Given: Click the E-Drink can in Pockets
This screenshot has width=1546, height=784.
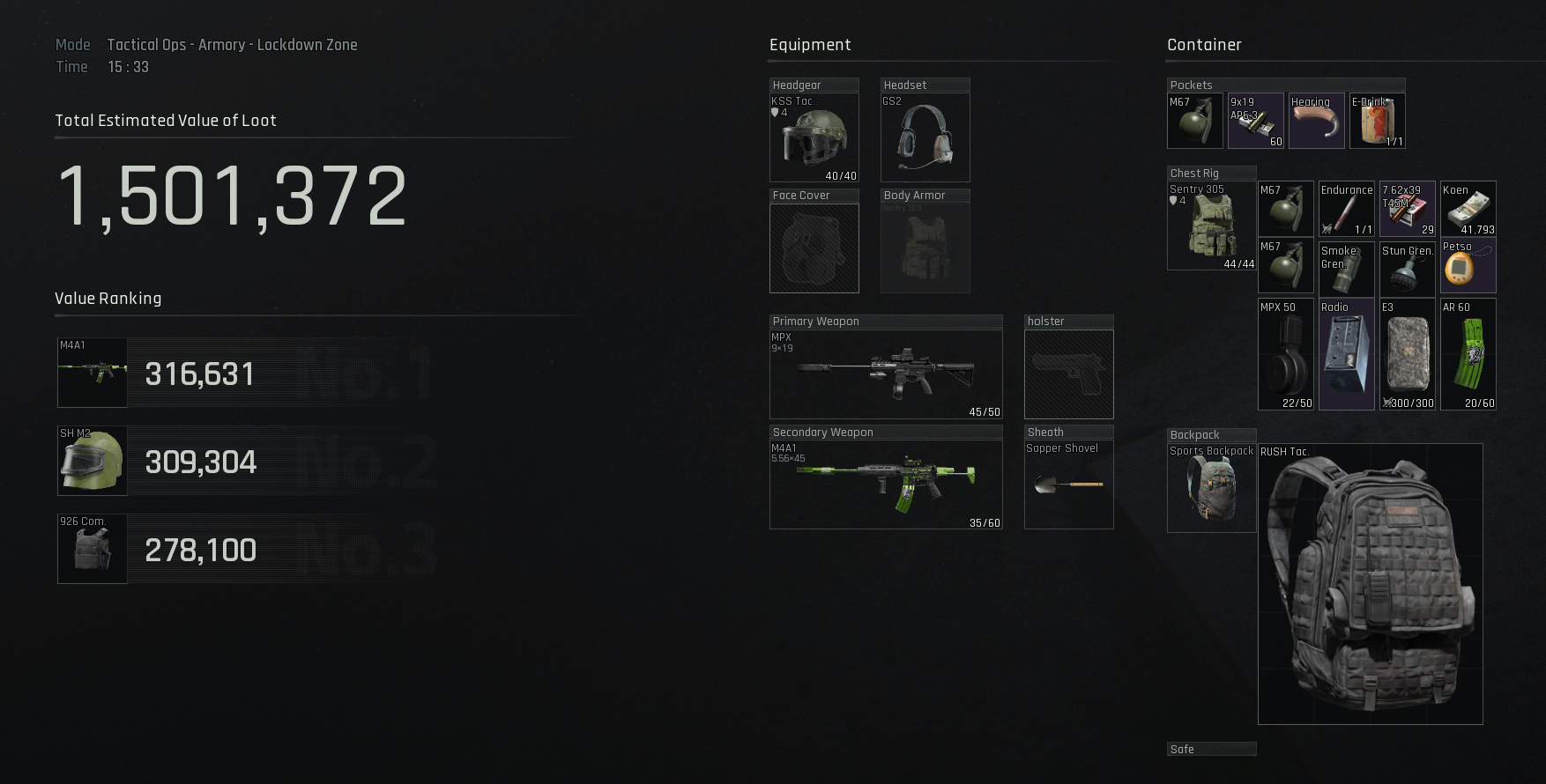Looking at the screenshot, I should coord(1377,121).
